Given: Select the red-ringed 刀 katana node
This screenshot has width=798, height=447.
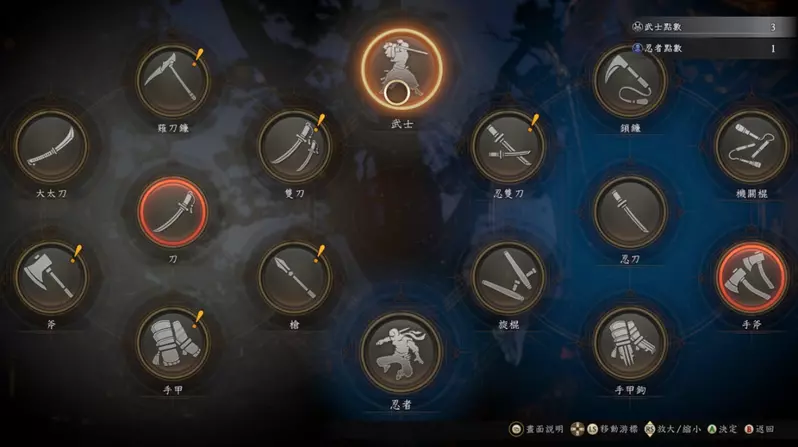Looking at the screenshot, I should (173, 213).
